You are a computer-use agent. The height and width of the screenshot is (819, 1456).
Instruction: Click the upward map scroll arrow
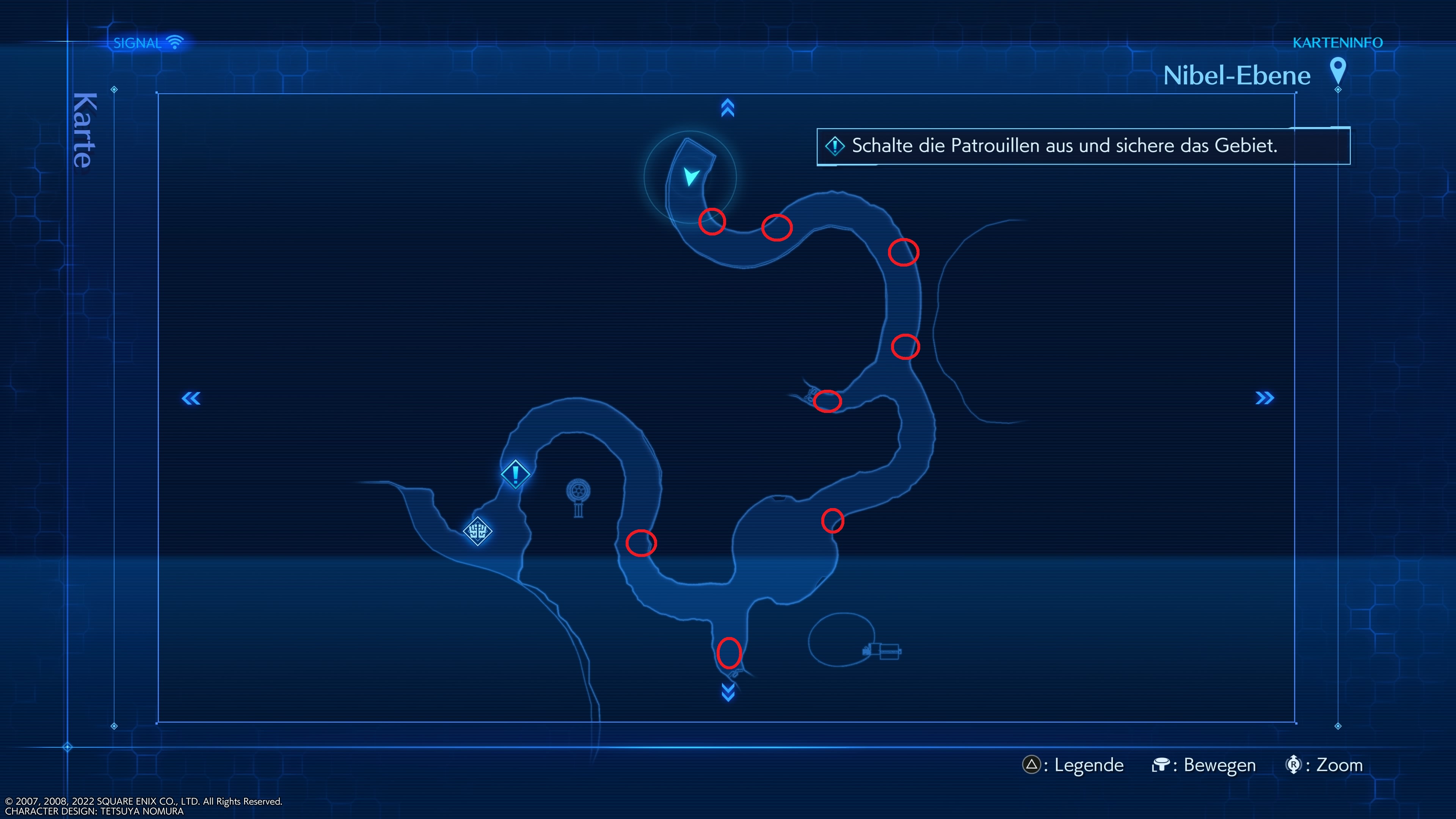728,108
